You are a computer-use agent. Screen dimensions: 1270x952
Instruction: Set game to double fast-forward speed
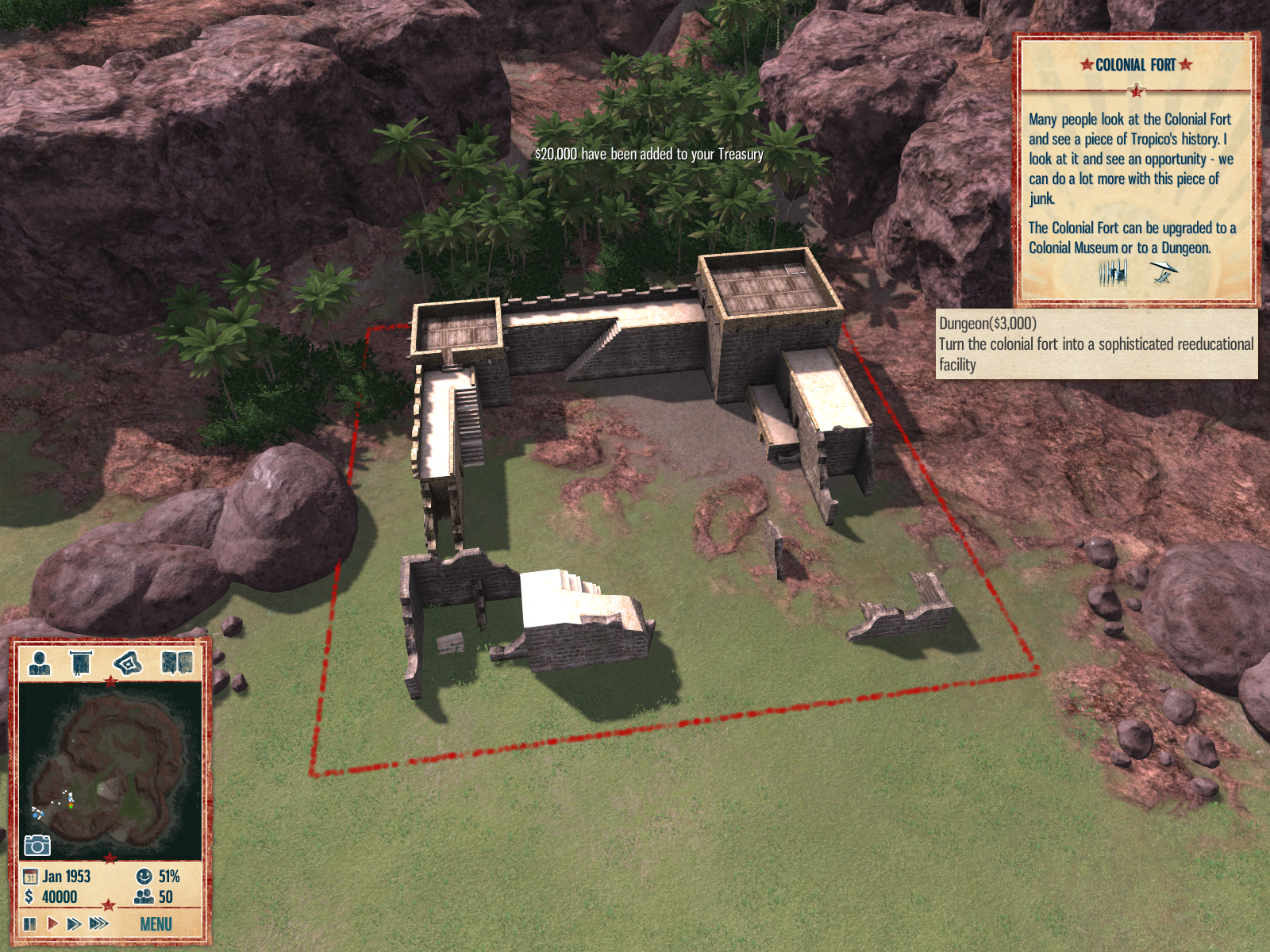(x=74, y=923)
